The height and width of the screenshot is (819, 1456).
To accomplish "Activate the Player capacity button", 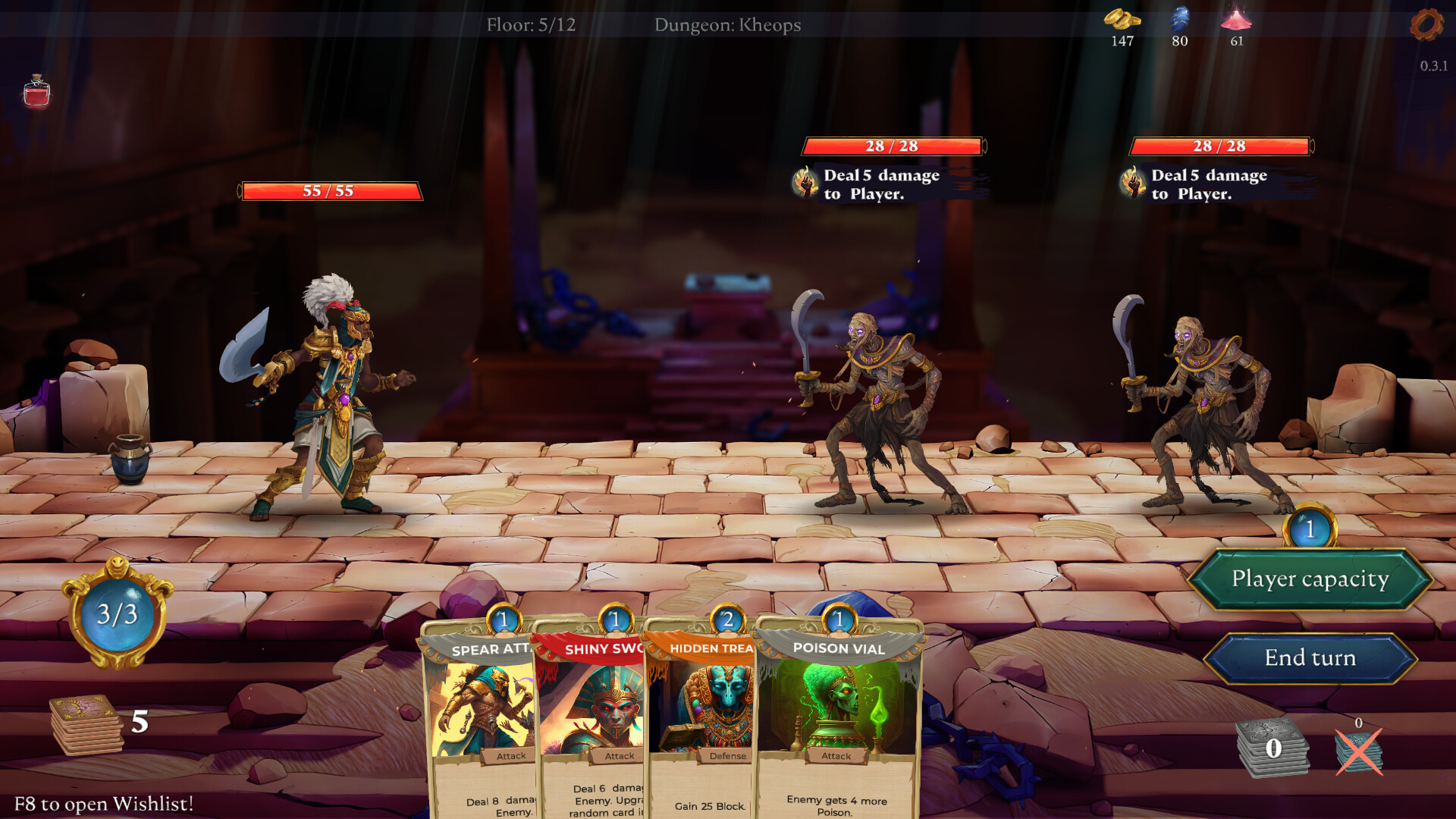I will click(1310, 579).
